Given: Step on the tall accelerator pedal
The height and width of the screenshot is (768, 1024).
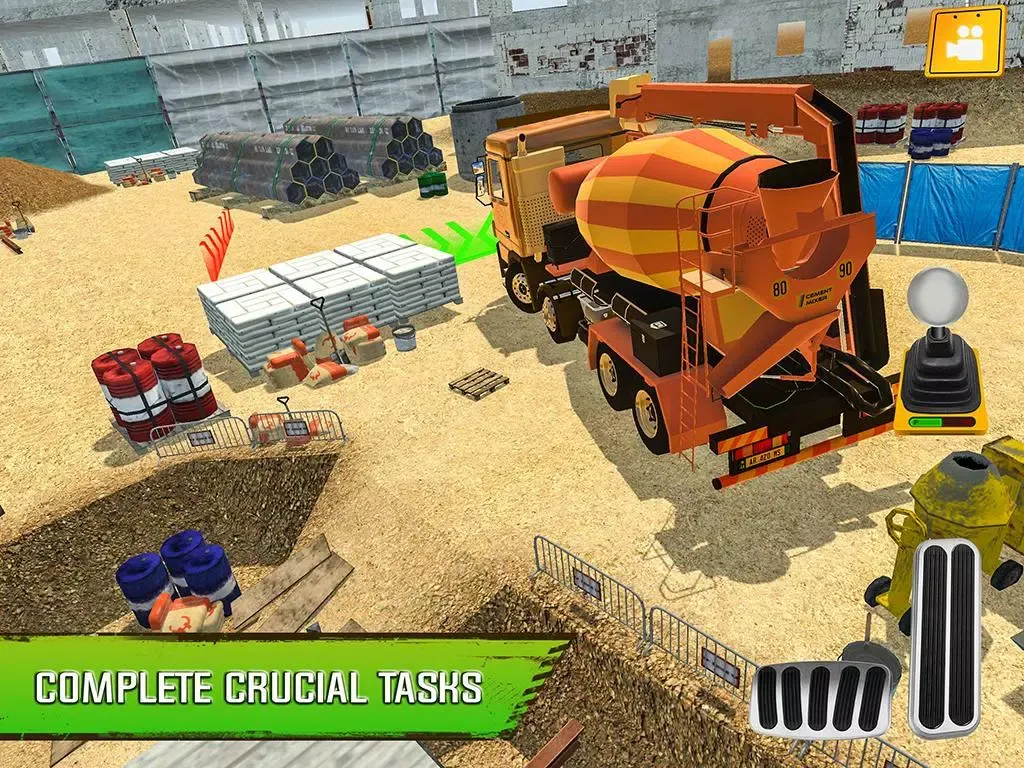Looking at the screenshot, I should coord(944,637).
